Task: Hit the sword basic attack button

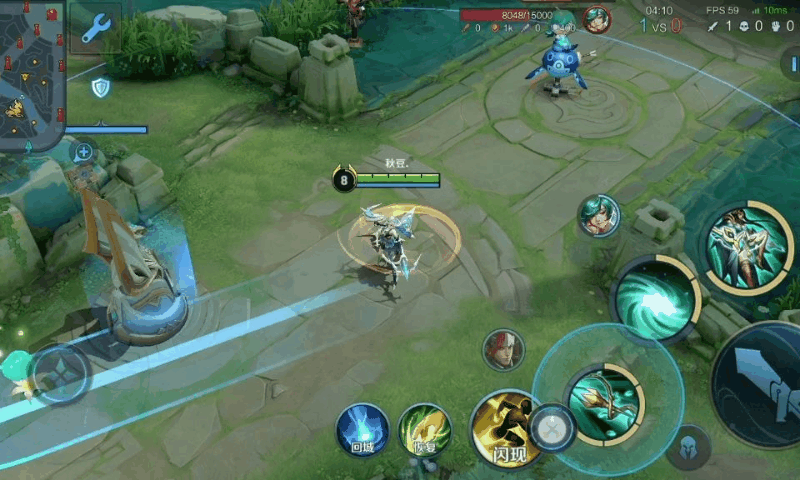Action: (x=762, y=385)
